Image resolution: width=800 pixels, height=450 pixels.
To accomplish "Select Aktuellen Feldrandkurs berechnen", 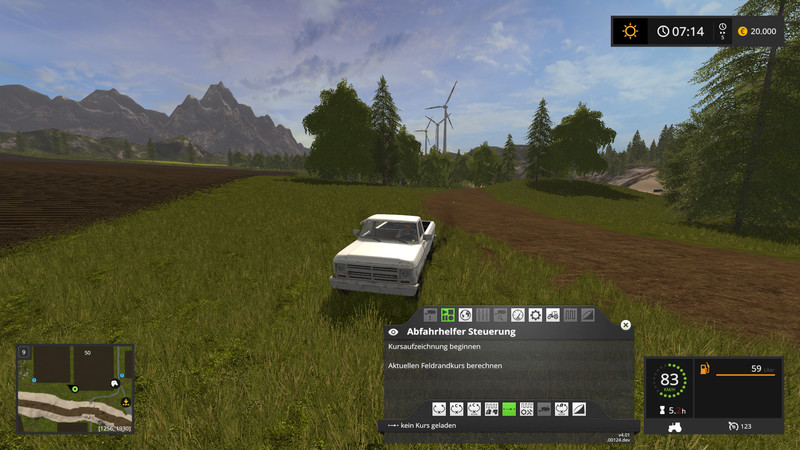I will 445,366.
